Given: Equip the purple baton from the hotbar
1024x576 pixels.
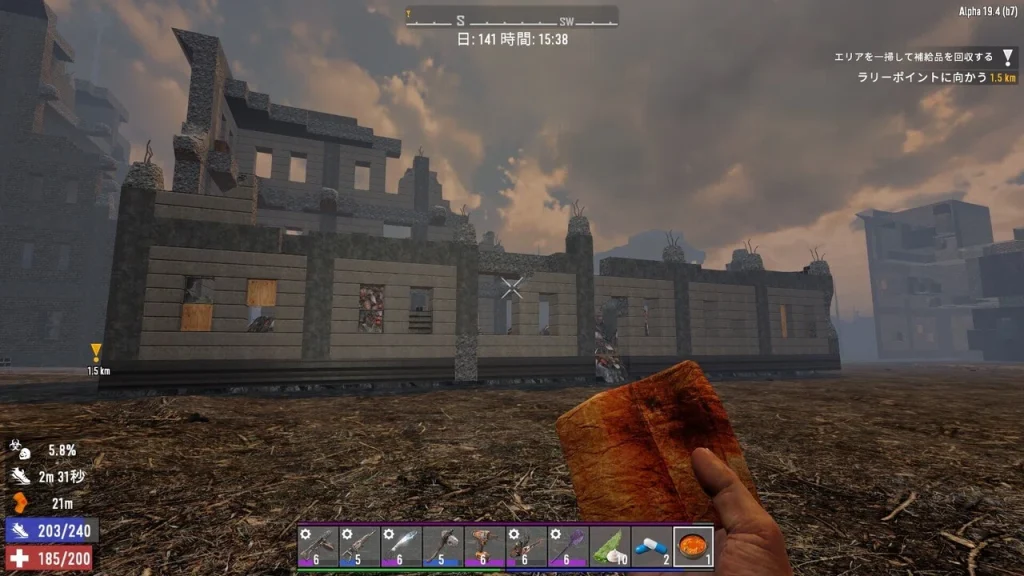Looking at the screenshot, I should [567, 547].
